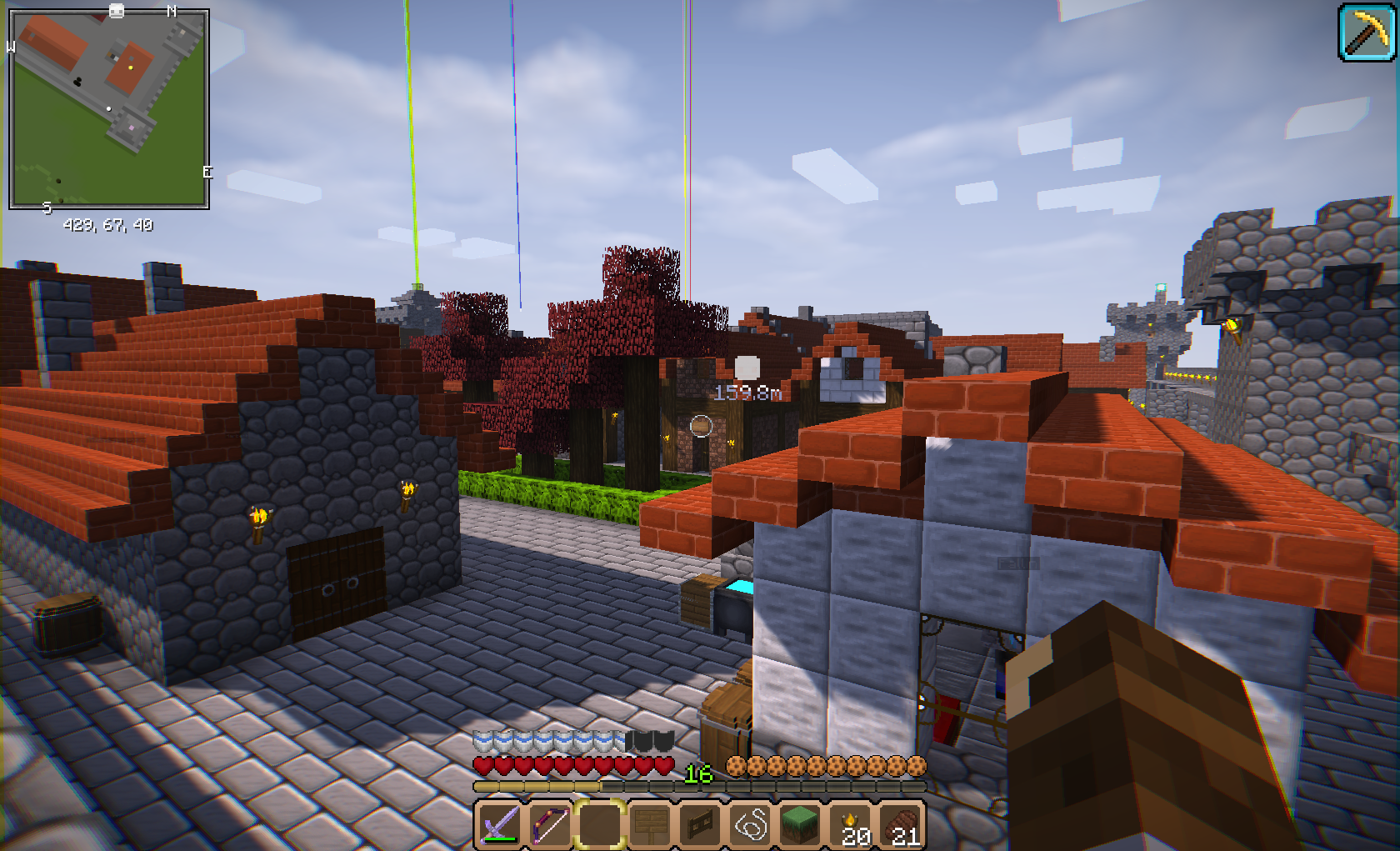1400x851 pixels.
Task: Select the wooden trapdoor hotbar slot
Action: point(700,824)
